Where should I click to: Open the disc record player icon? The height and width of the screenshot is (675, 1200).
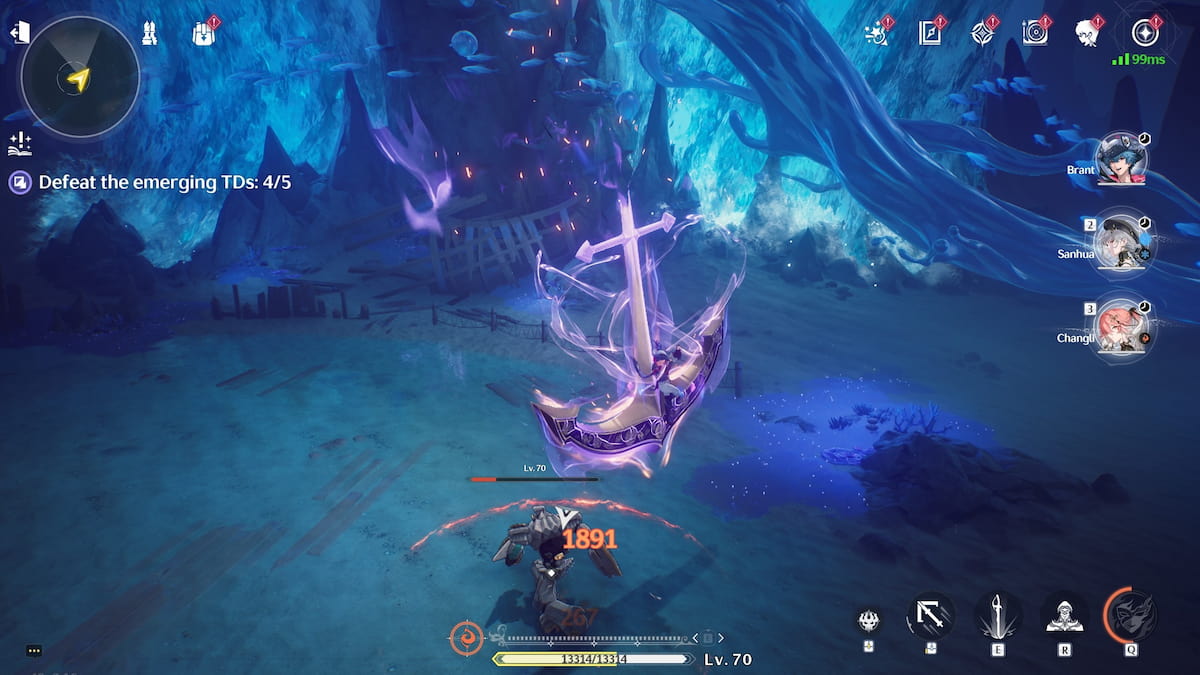click(1035, 32)
